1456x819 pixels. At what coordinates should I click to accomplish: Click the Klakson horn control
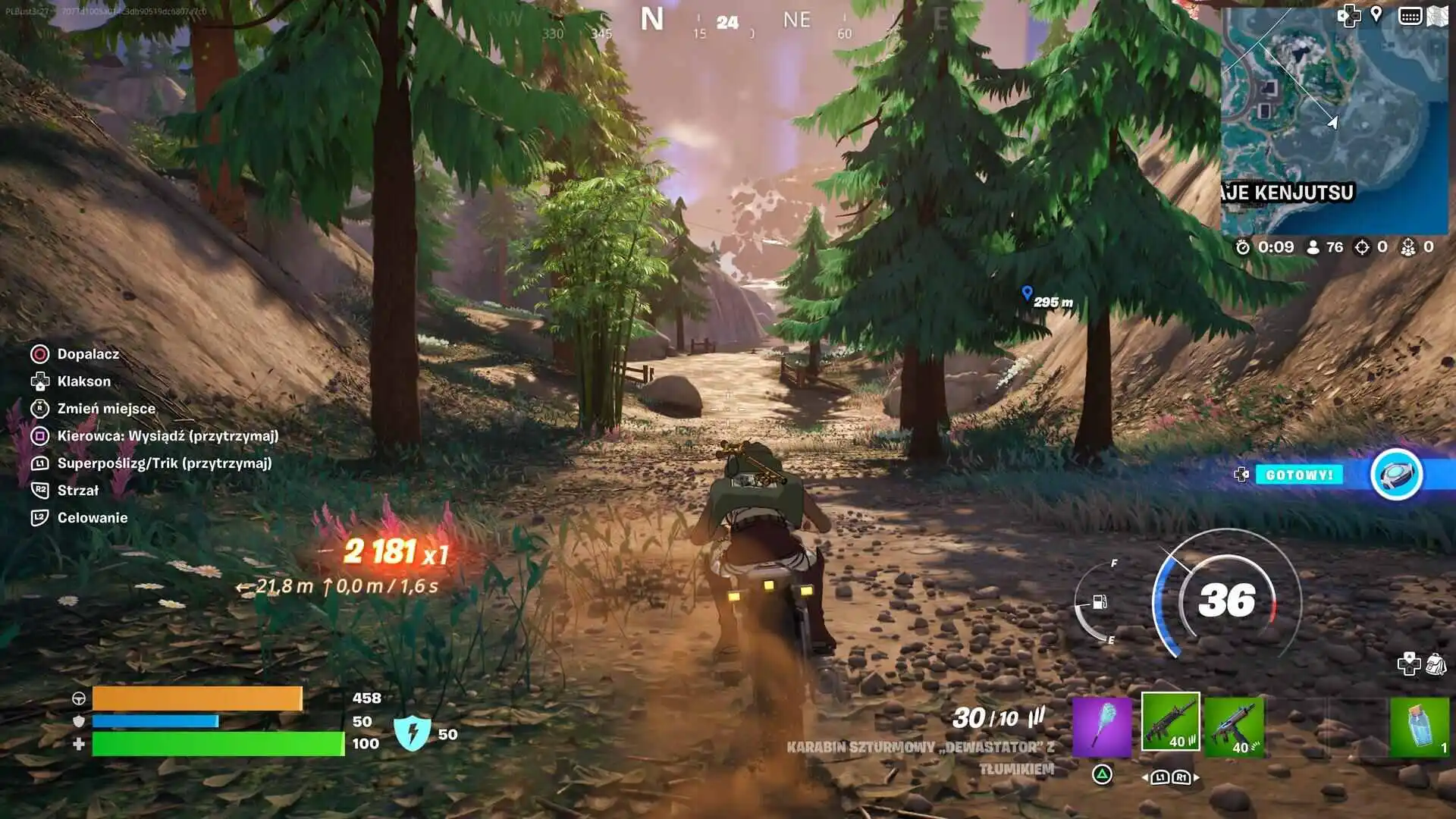point(83,381)
